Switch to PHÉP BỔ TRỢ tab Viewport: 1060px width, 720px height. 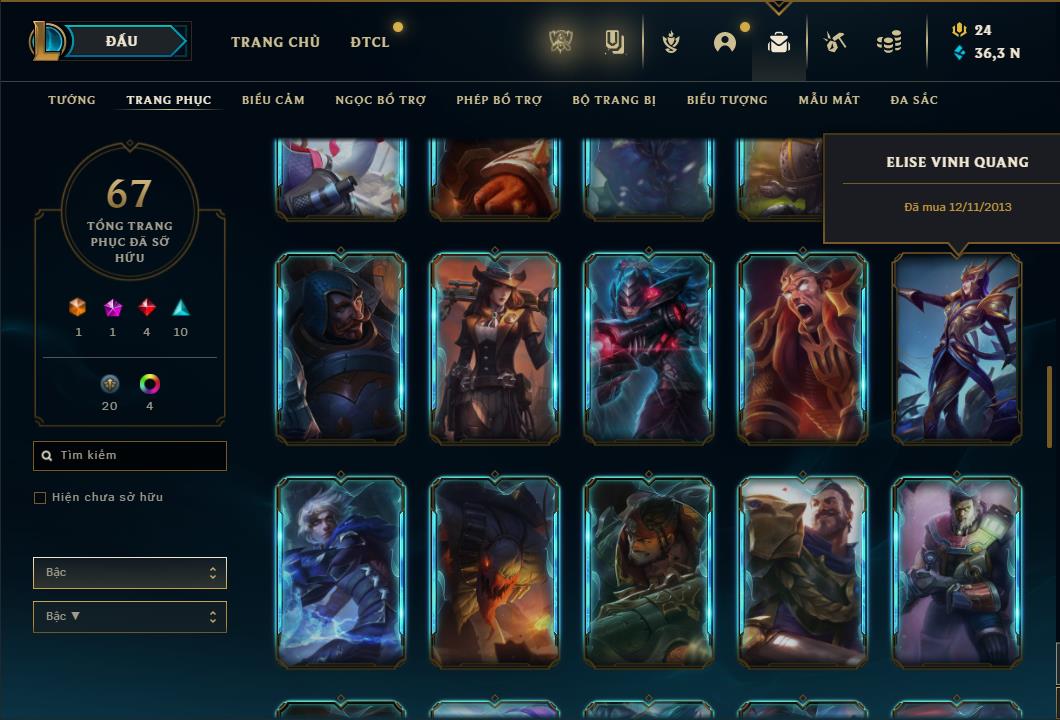pos(499,100)
